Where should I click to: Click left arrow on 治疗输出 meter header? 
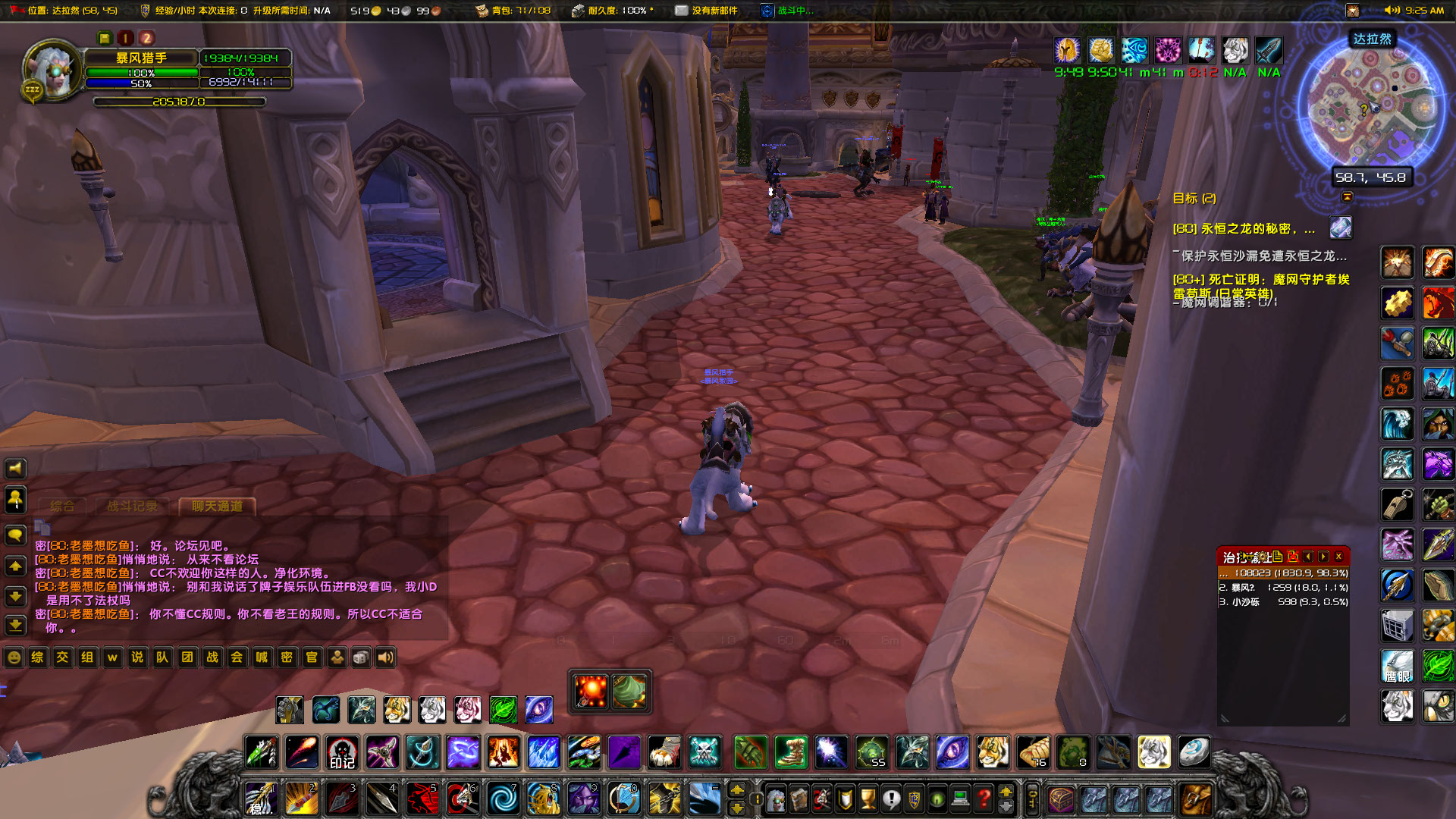1309,556
